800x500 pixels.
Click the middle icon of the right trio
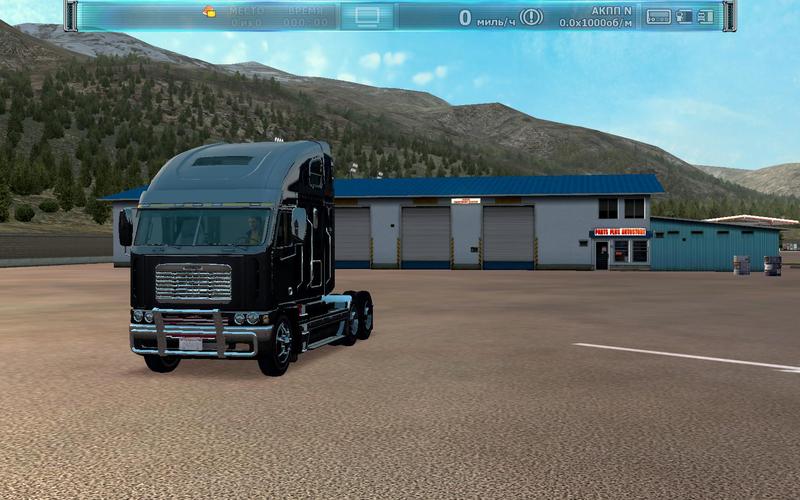coord(684,16)
